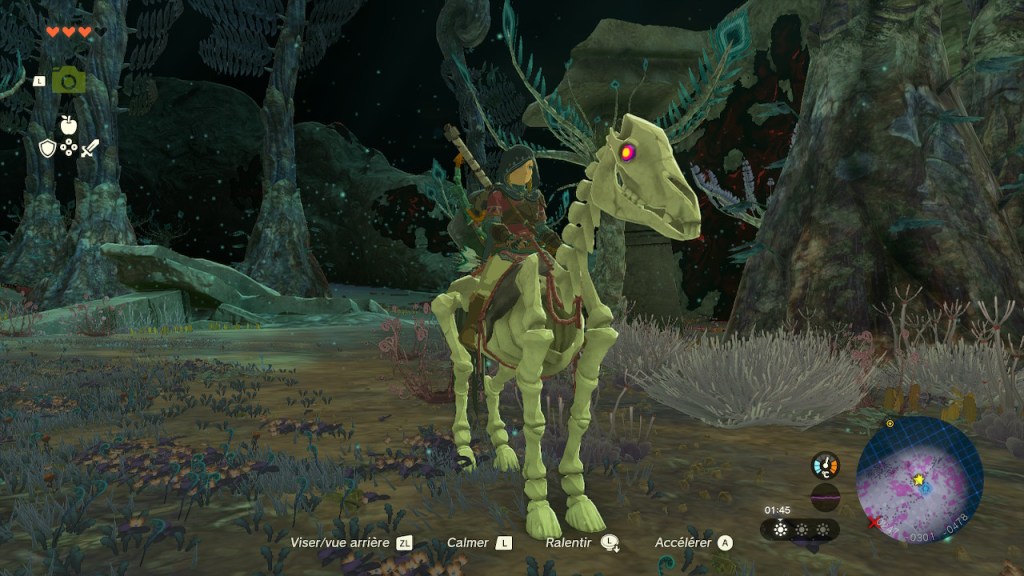Open the sword weapon quick-select icon
Viewport: 1024px width, 576px height.
coord(90,148)
